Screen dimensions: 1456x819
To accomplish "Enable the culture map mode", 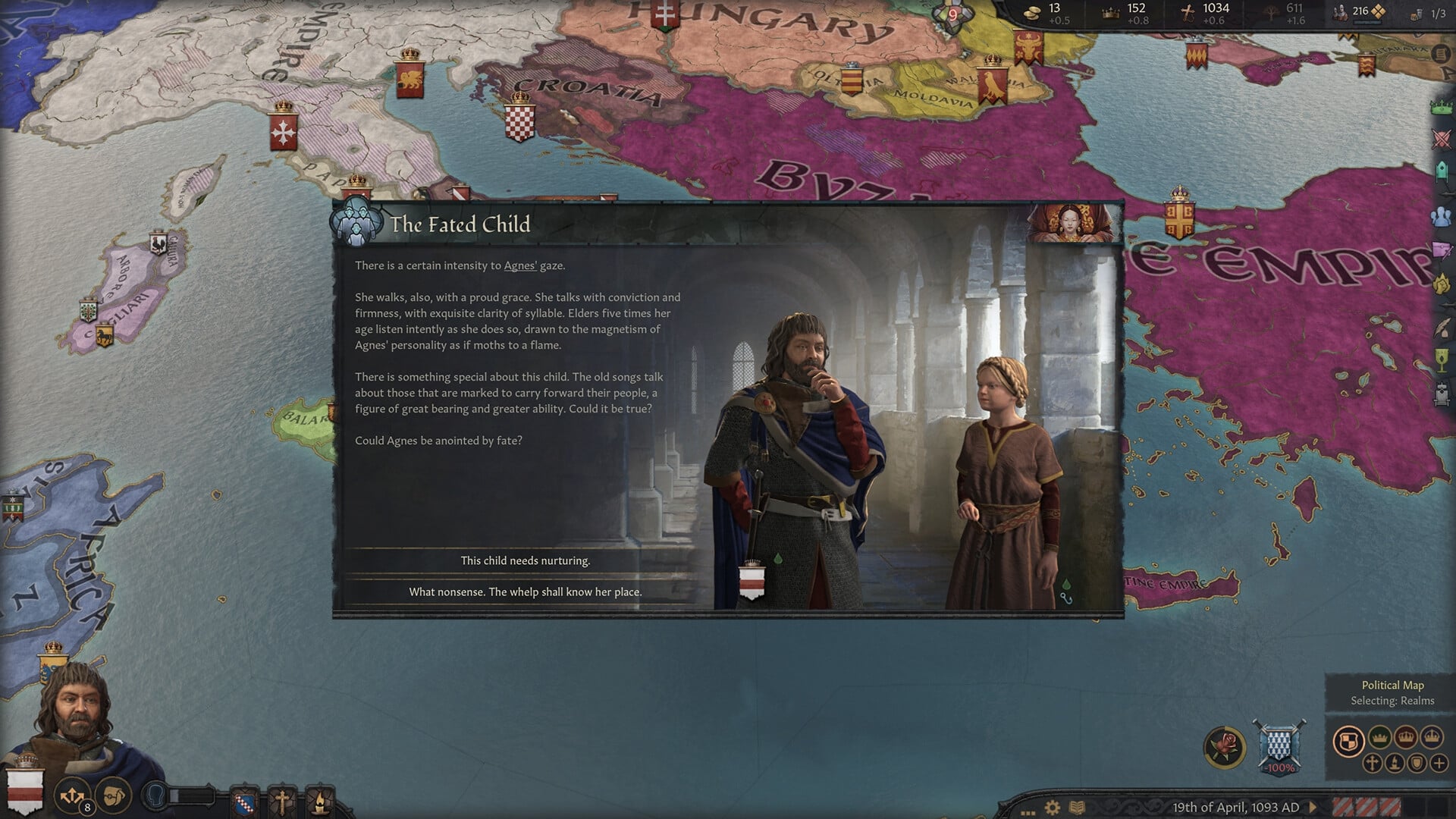I will click(1394, 764).
